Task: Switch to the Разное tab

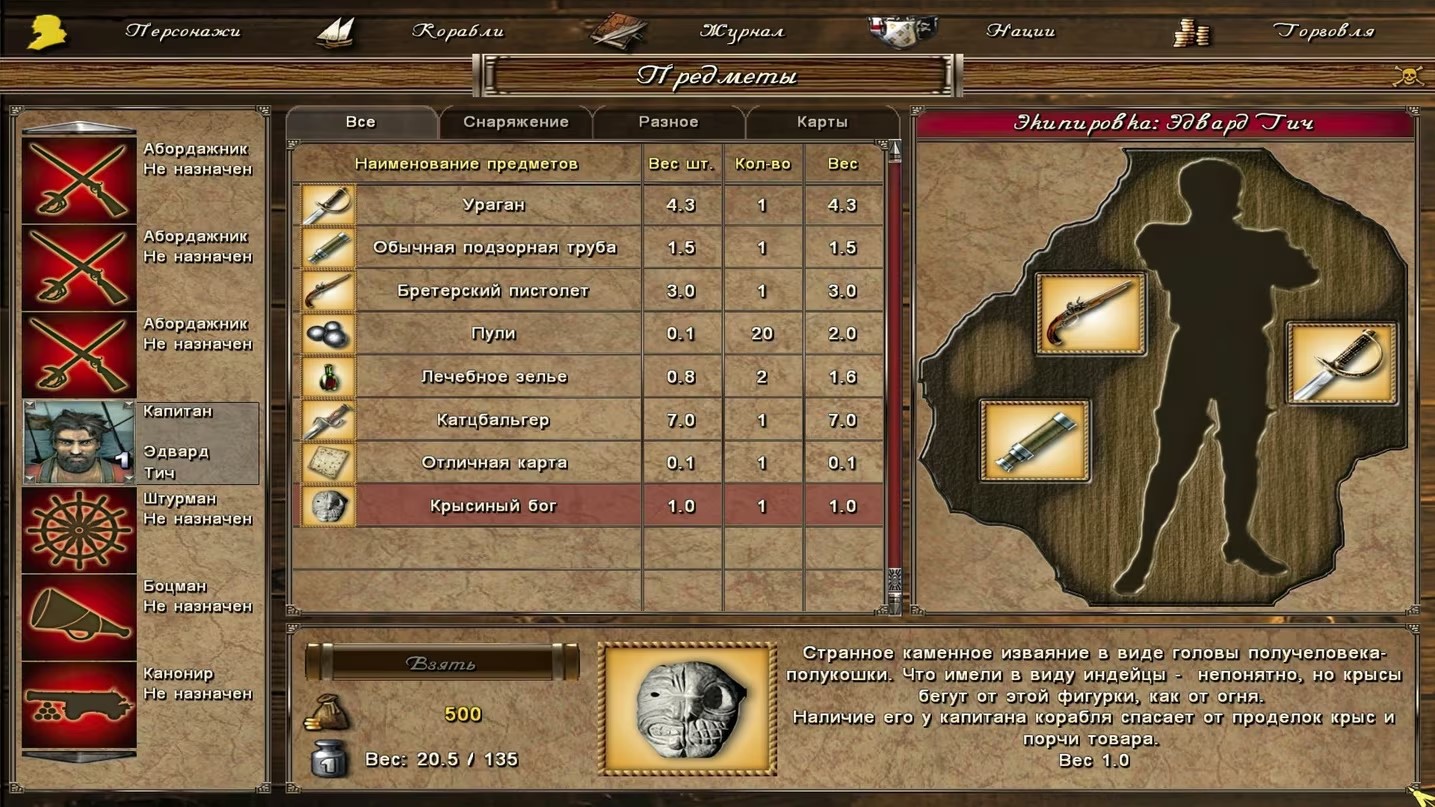Action: tap(668, 122)
